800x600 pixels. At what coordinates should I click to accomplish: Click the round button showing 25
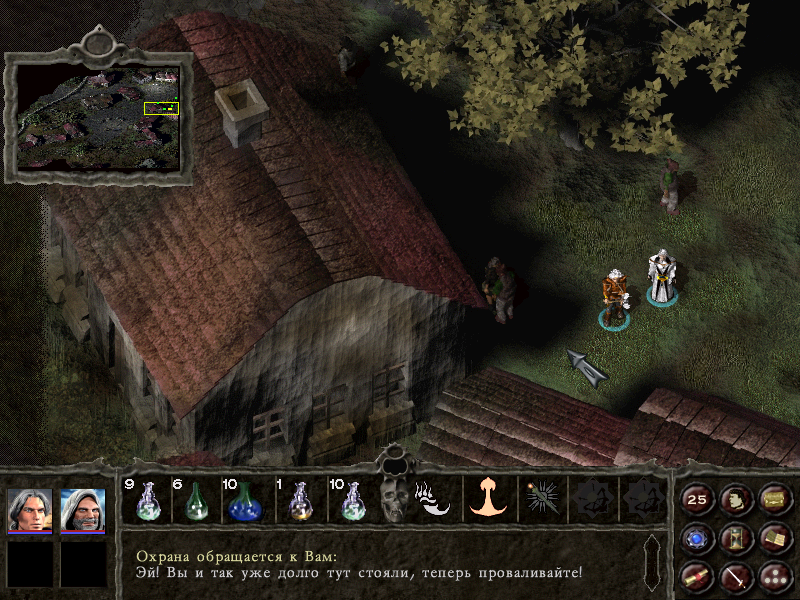(696, 499)
